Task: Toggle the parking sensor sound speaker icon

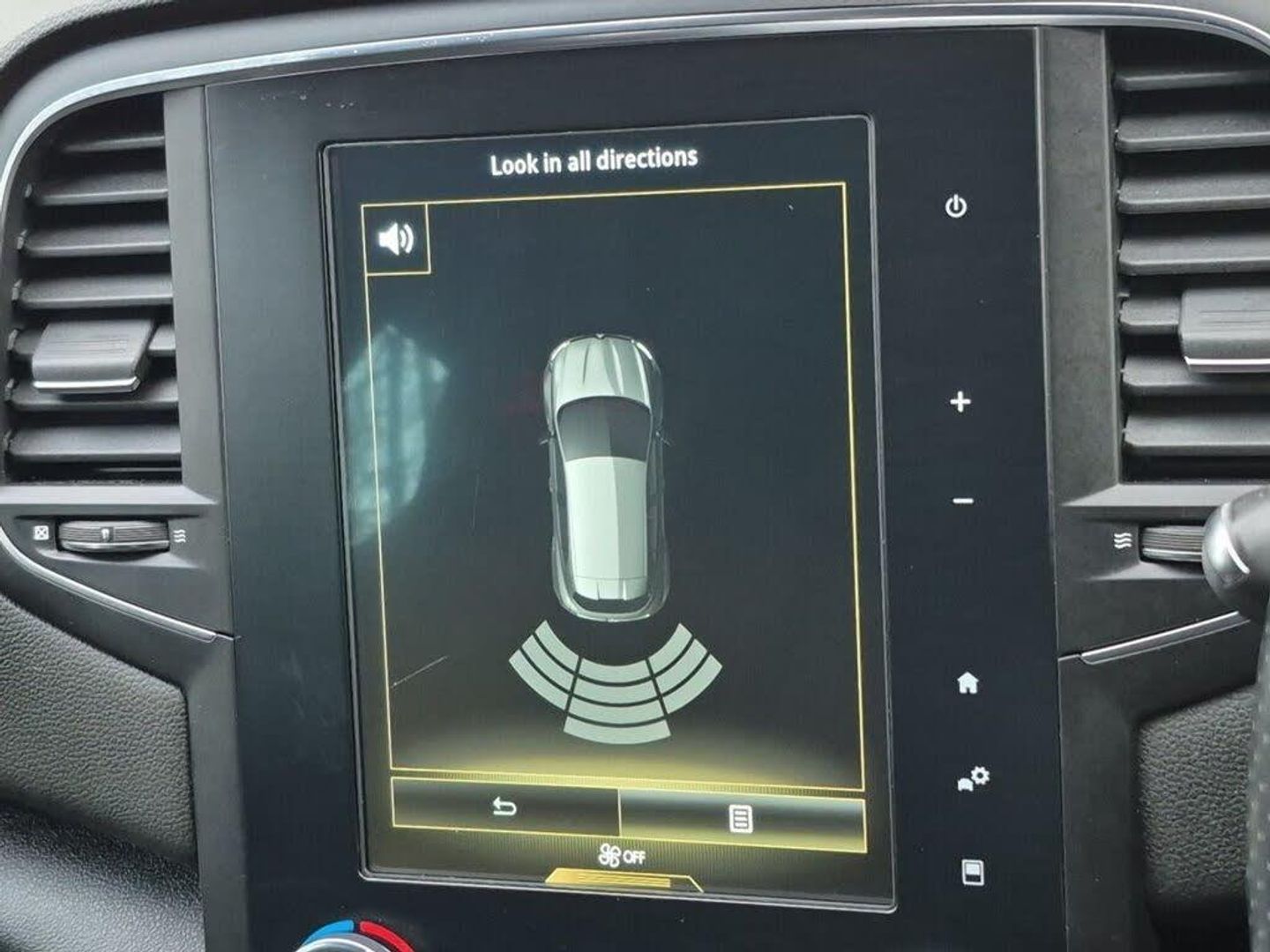Action: click(x=396, y=238)
